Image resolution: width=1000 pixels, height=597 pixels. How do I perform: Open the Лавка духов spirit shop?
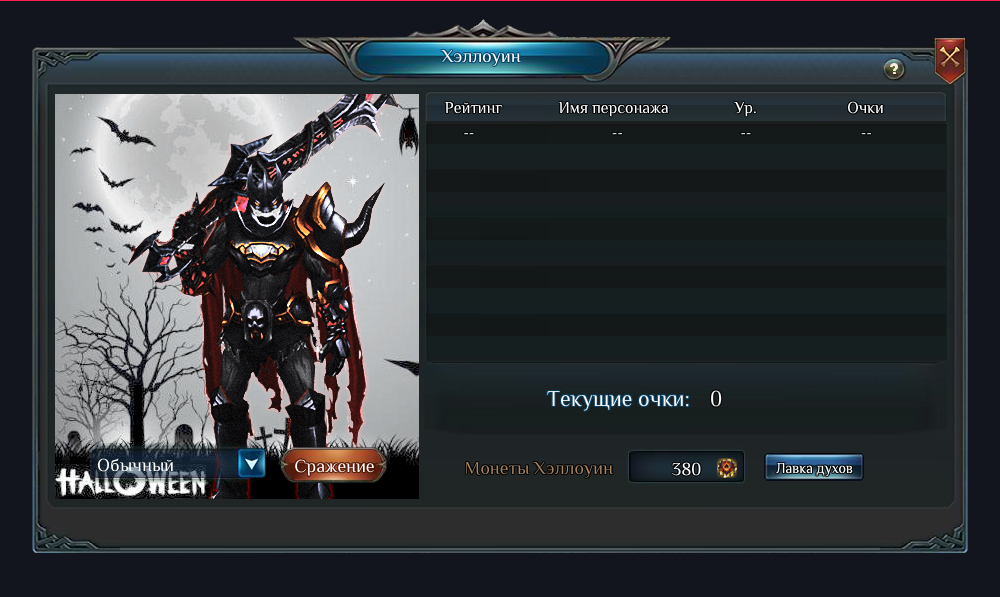coord(814,467)
